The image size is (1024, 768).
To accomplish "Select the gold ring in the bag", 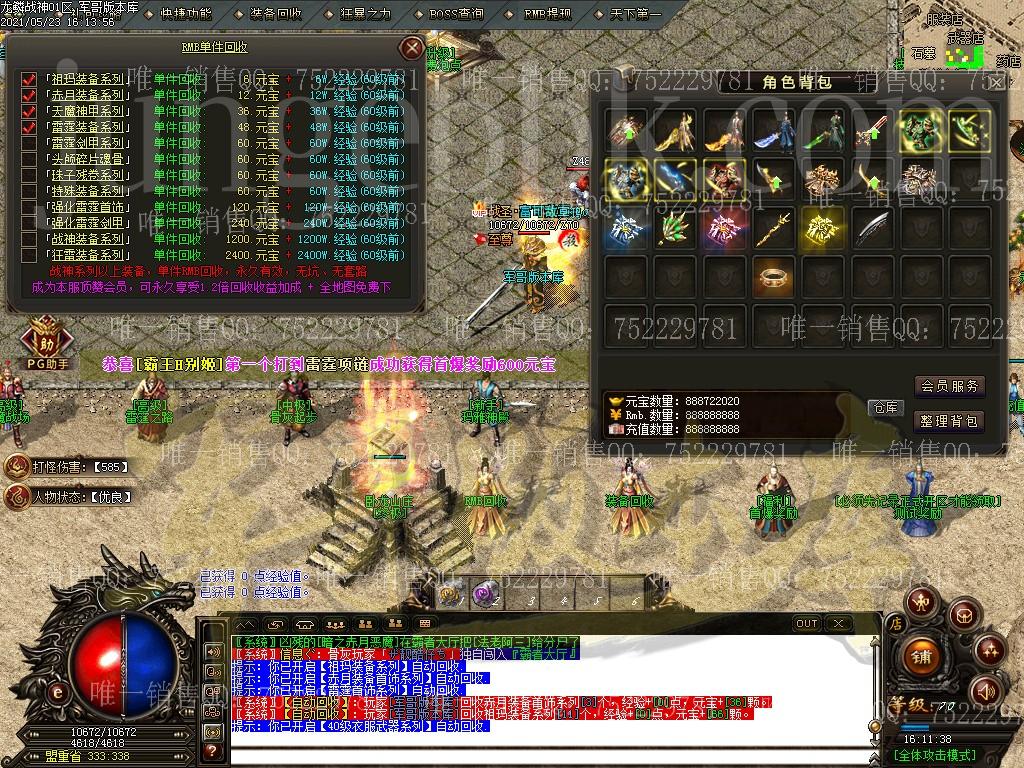I will point(773,275).
